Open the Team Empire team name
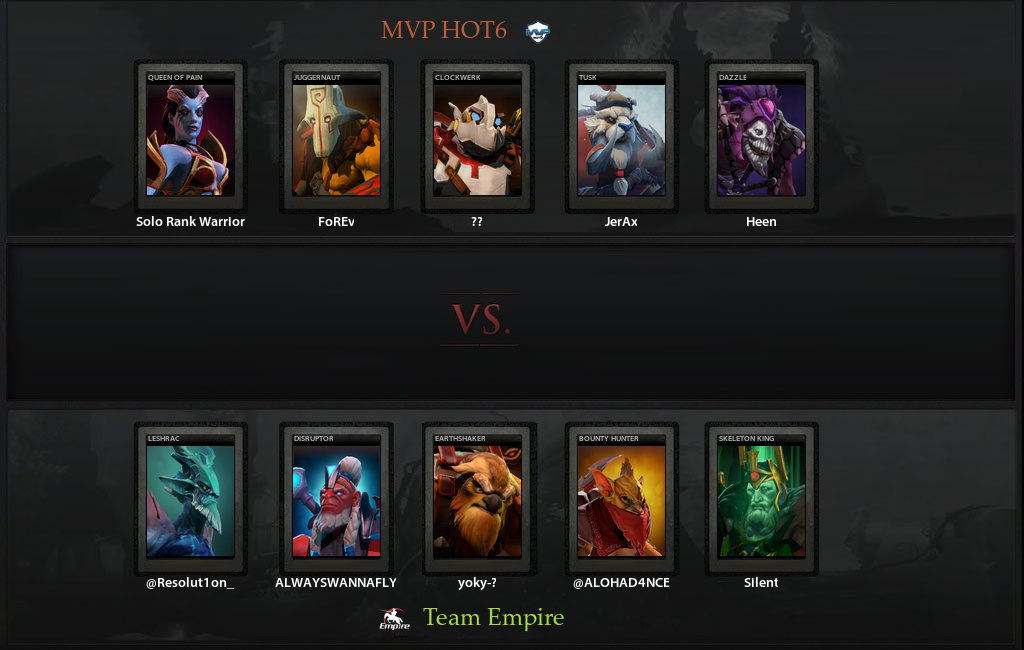1024x650 pixels. pyautogui.click(x=493, y=618)
